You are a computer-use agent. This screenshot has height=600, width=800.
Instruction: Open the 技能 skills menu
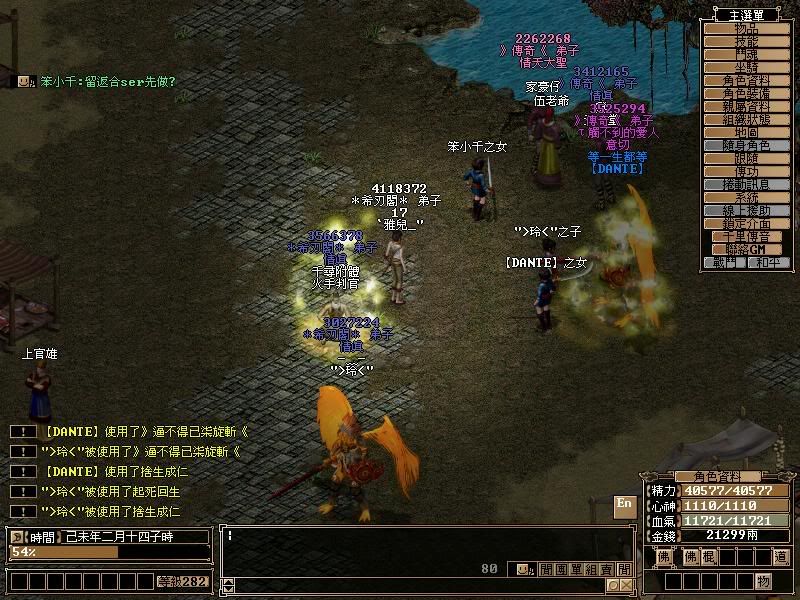(747, 41)
